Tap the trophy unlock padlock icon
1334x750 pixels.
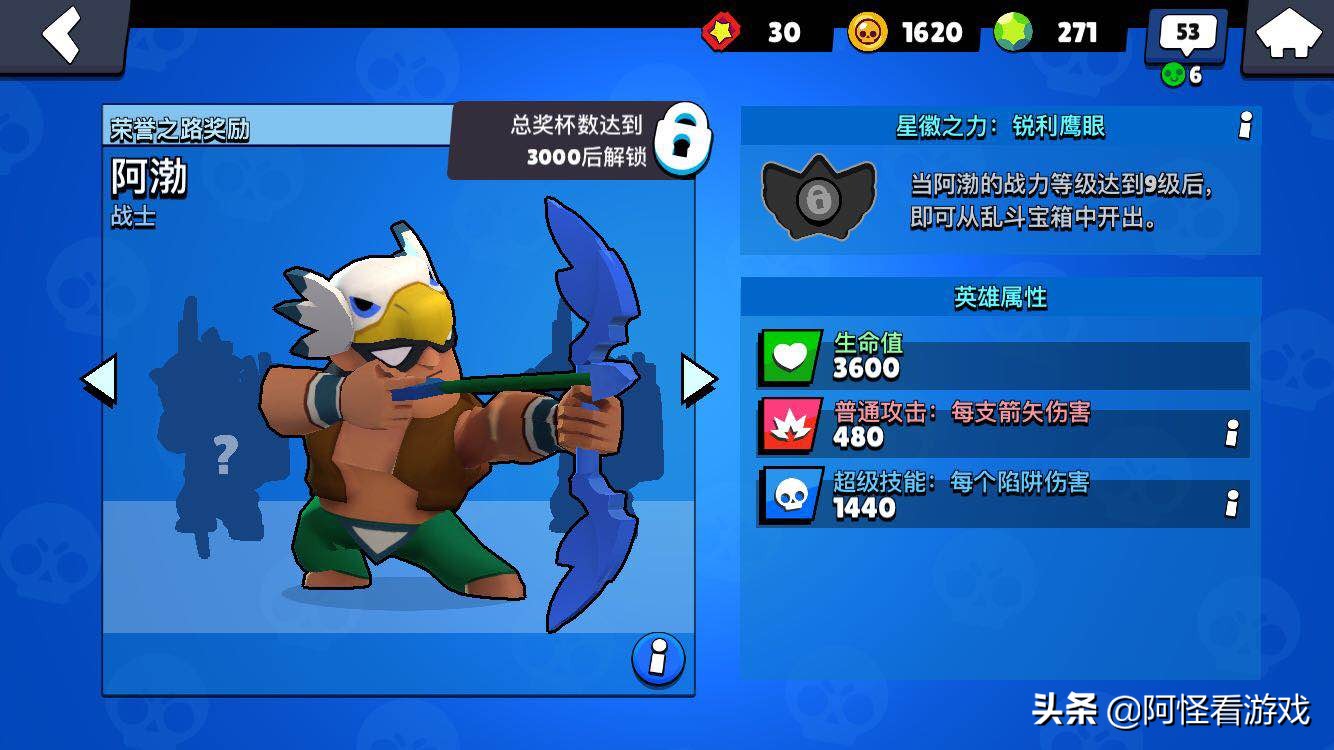tap(685, 139)
